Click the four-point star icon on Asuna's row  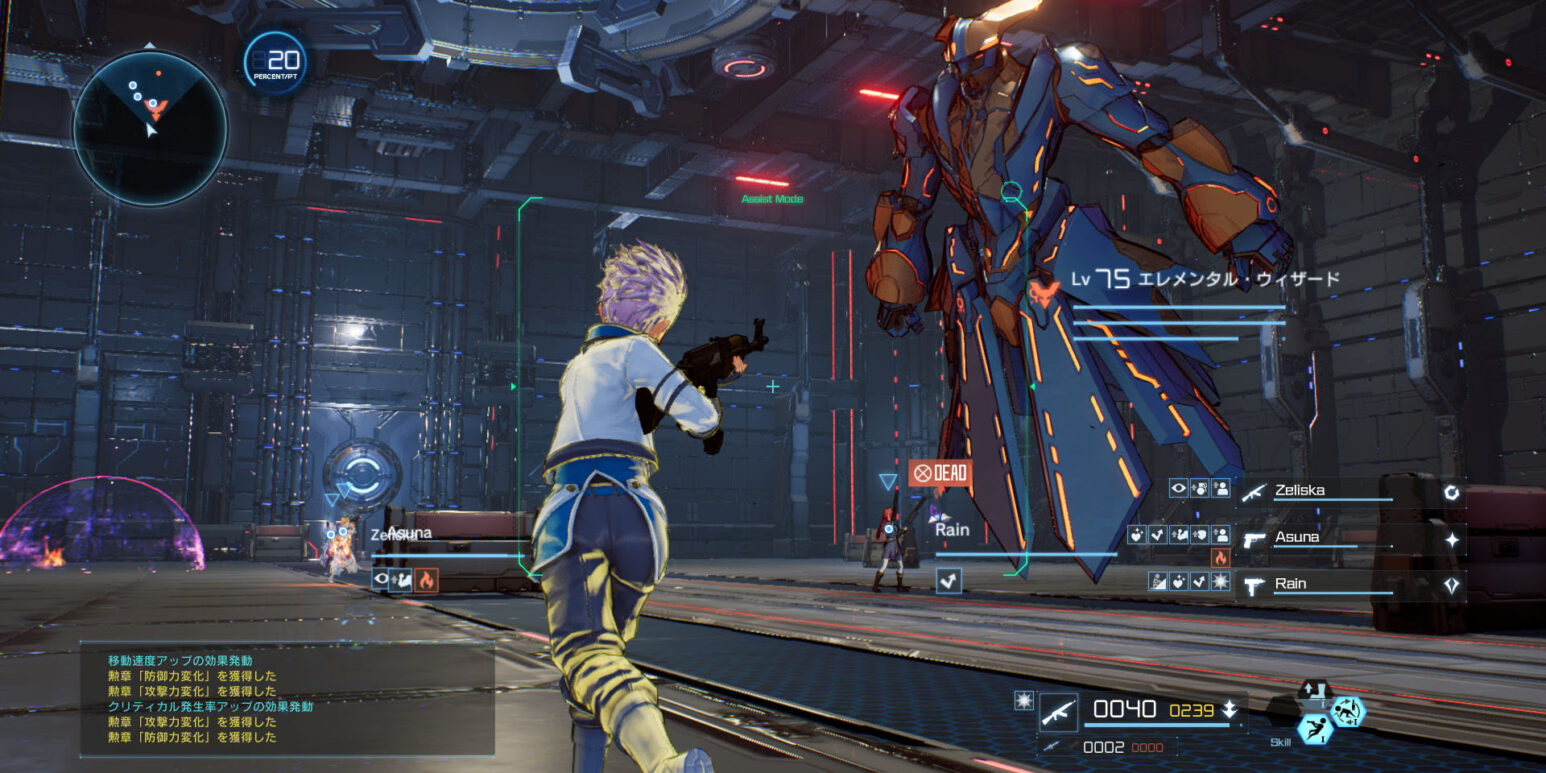(x=1451, y=540)
